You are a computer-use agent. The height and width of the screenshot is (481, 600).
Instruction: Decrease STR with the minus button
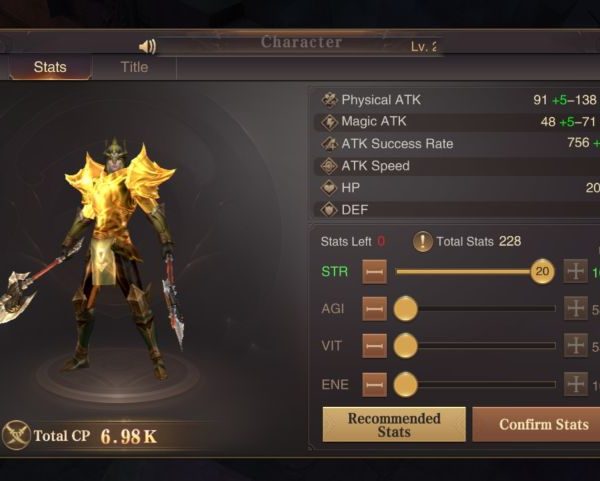pyautogui.click(x=374, y=272)
